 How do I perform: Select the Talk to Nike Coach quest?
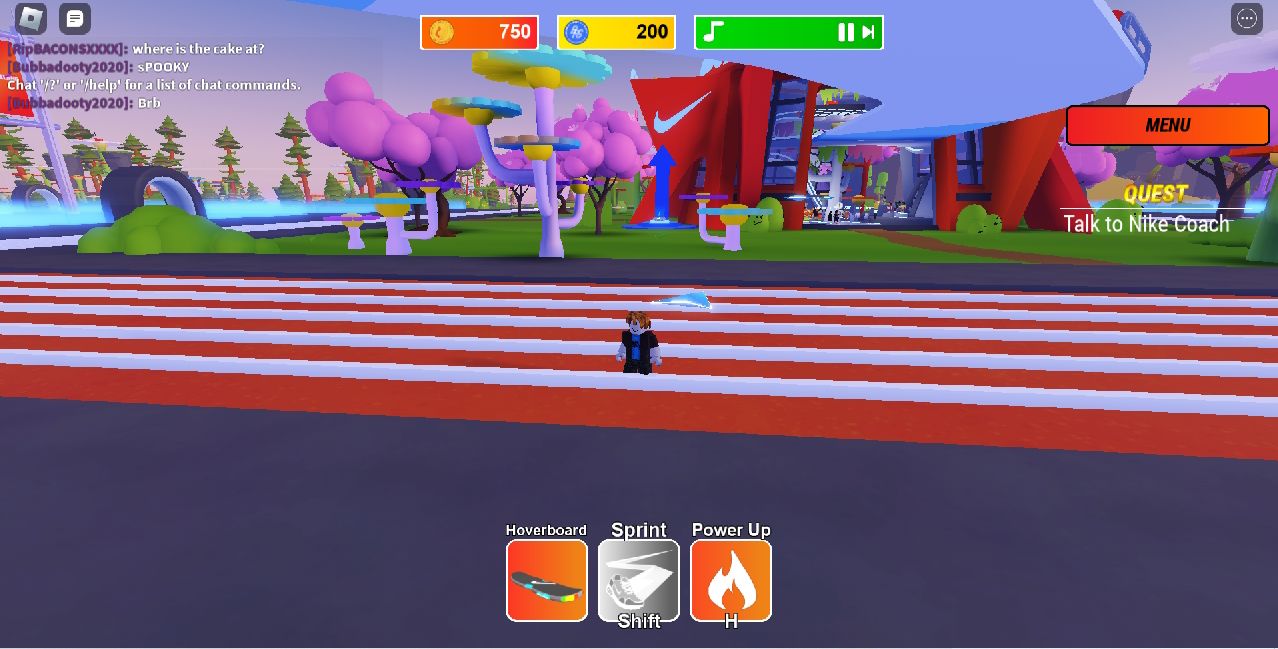pos(1146,224)
